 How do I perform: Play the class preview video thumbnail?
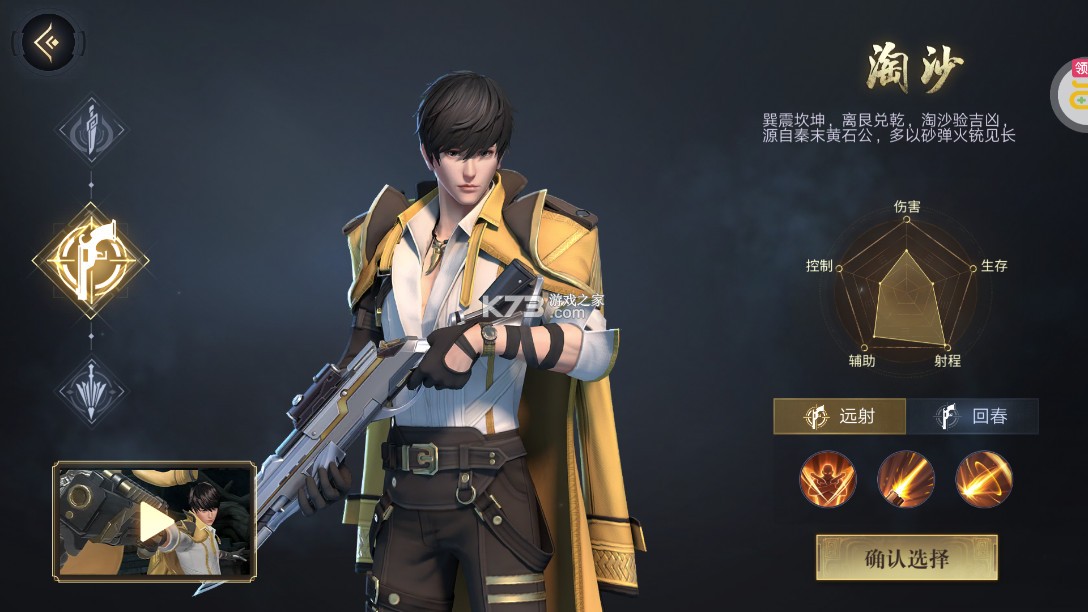pos(154,520)
